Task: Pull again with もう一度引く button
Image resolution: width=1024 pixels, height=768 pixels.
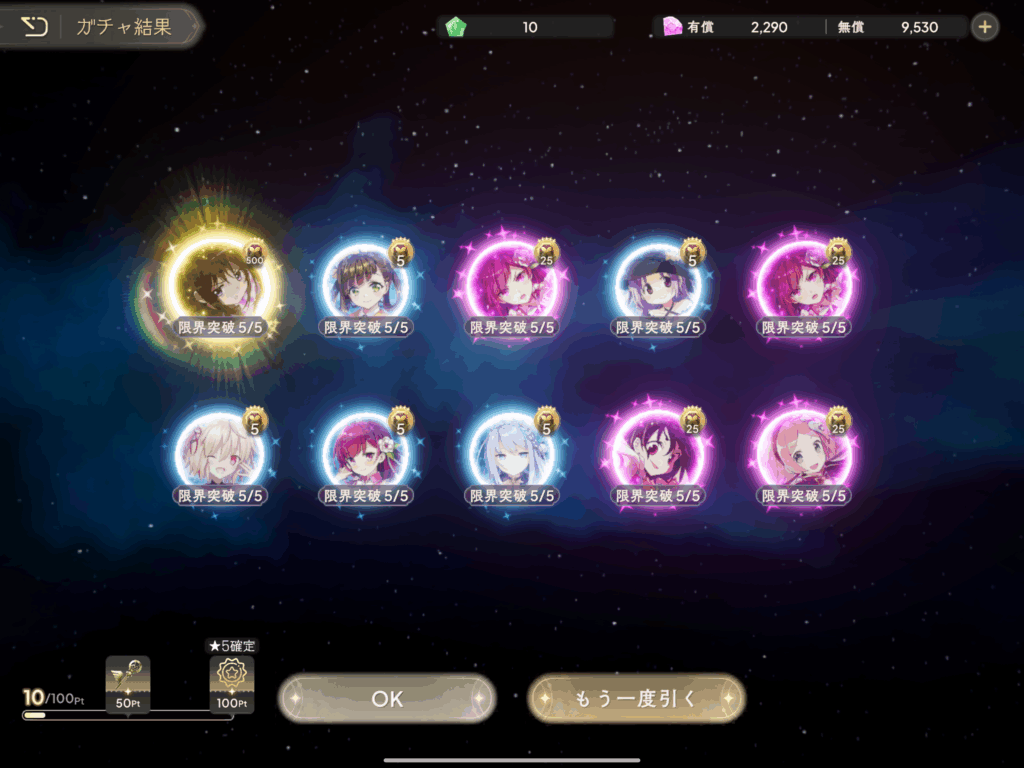Action: point(636,698)
